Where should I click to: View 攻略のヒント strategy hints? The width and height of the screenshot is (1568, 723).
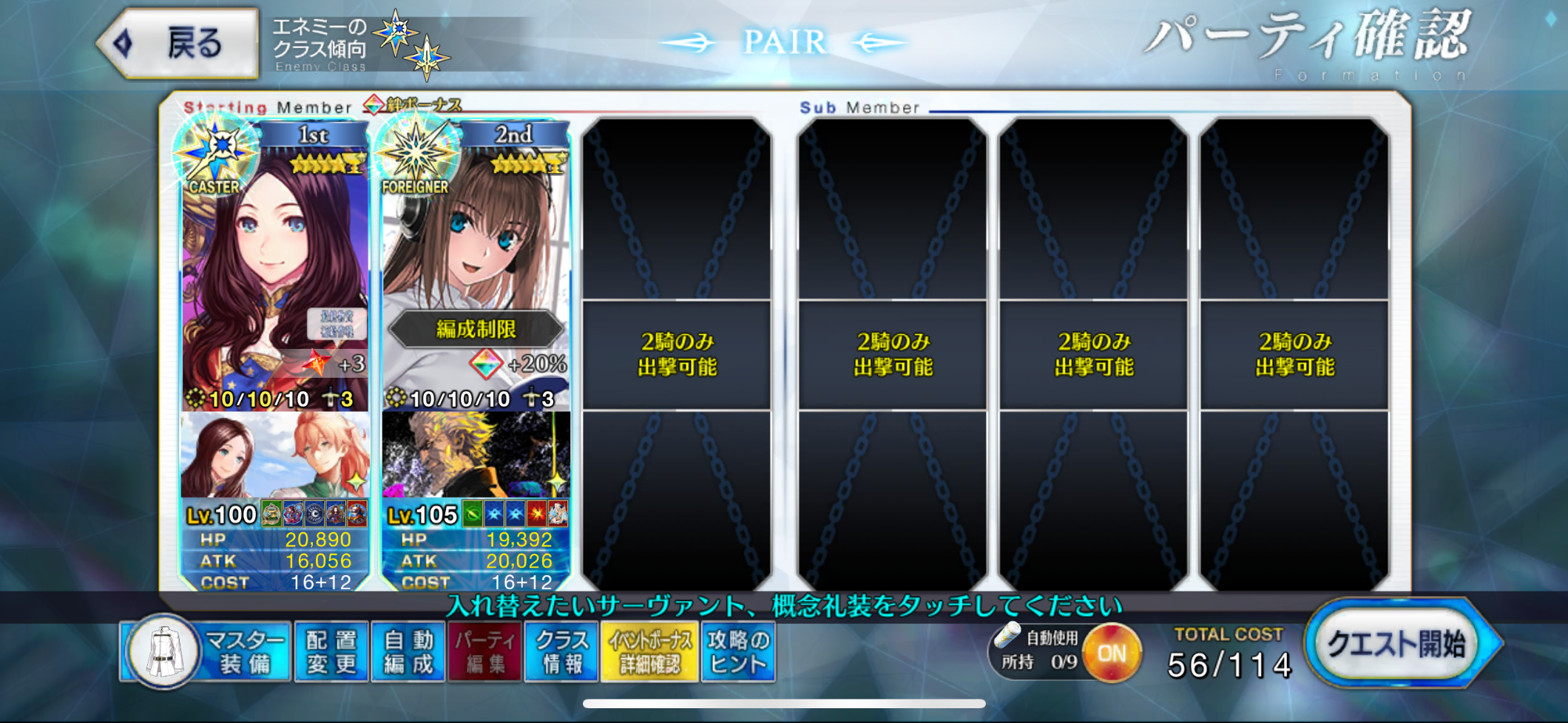click(738, 652)
